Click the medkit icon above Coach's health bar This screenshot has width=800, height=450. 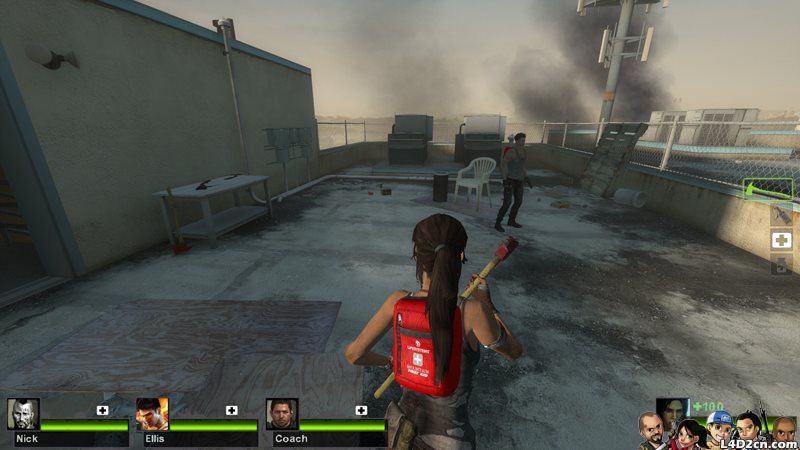(x=361, y=410)
